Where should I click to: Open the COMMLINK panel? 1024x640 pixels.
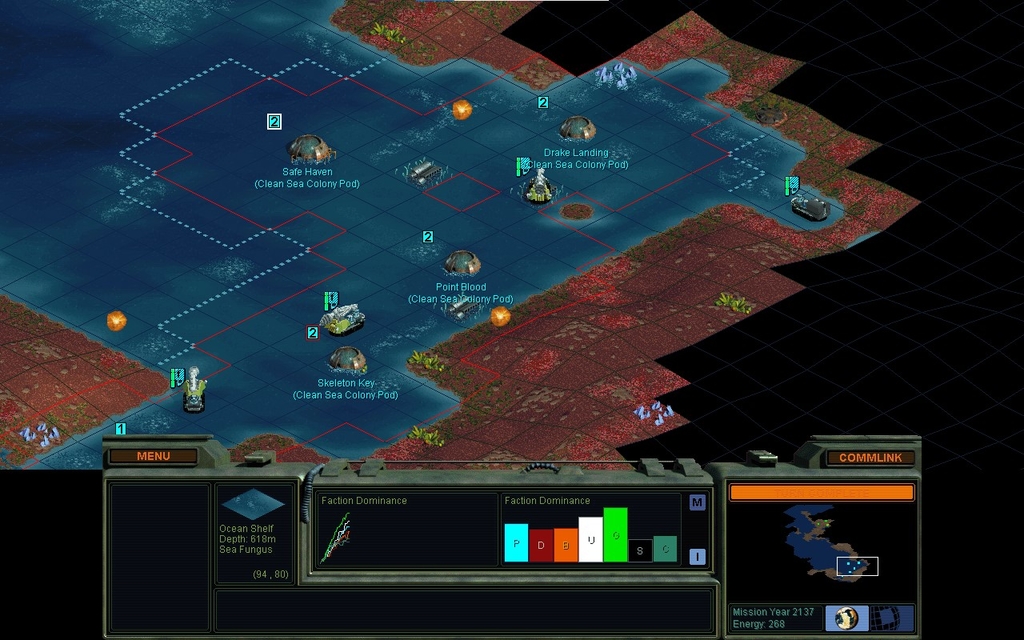click(x=869, y=458)
